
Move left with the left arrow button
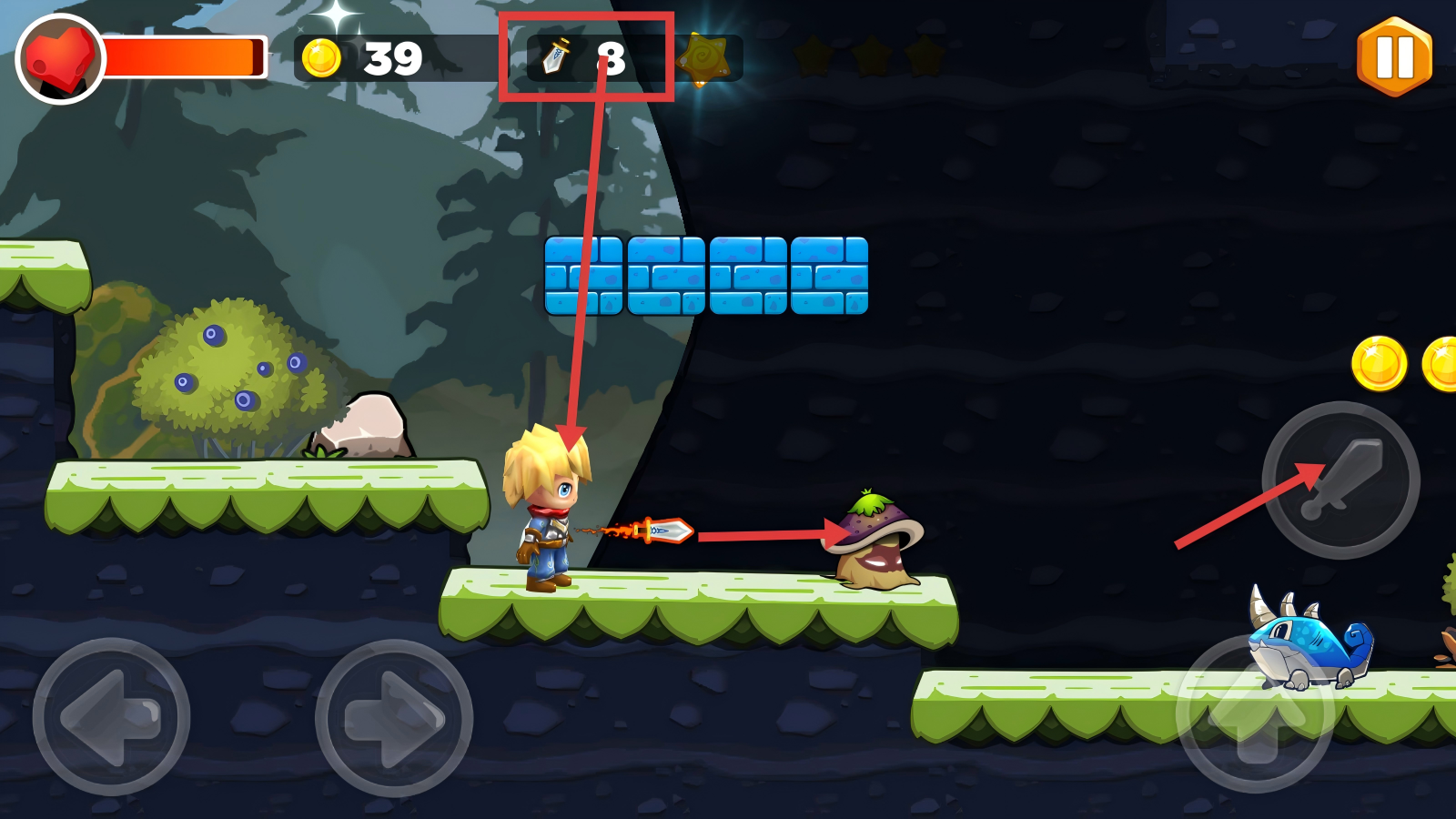(x=111, y=717)
